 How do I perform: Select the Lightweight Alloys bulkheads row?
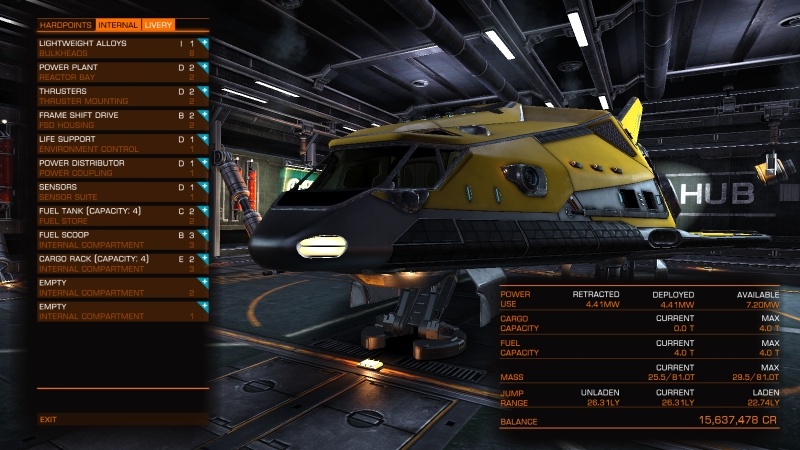[x=123, y=48]
